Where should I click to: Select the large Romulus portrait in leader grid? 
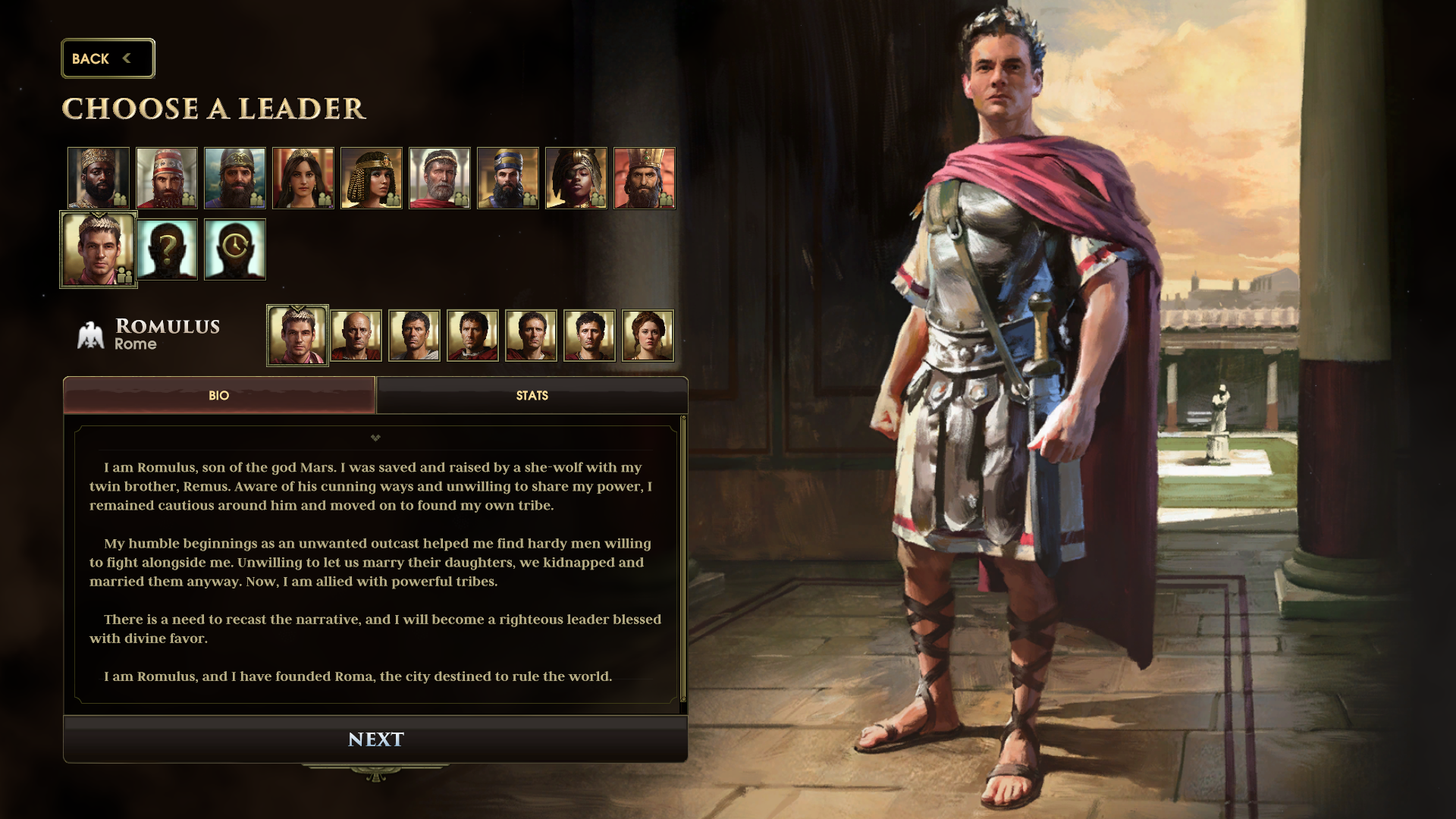99,249
